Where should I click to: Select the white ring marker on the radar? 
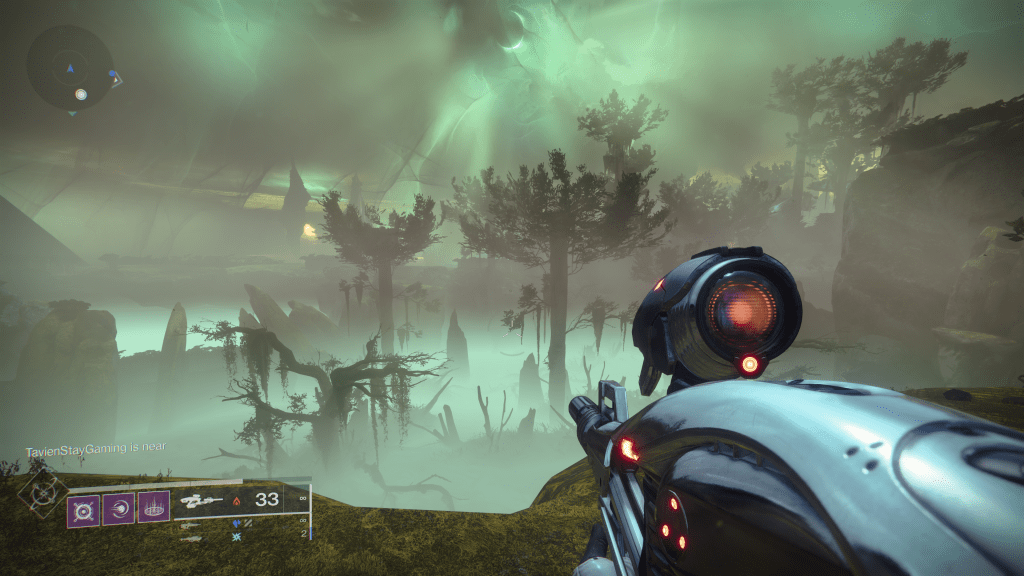[x=80, y=95]
